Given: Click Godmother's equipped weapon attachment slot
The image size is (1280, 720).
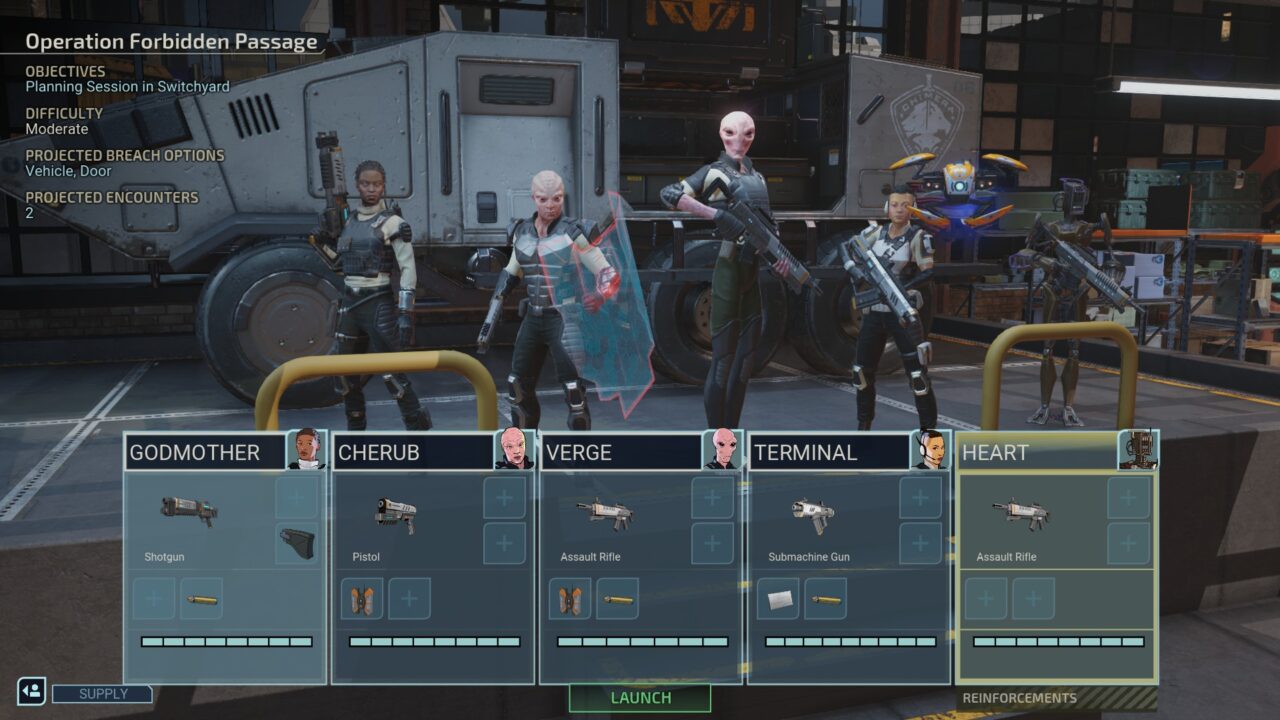Looking at the screenshot, I should (x=297, y=543).
